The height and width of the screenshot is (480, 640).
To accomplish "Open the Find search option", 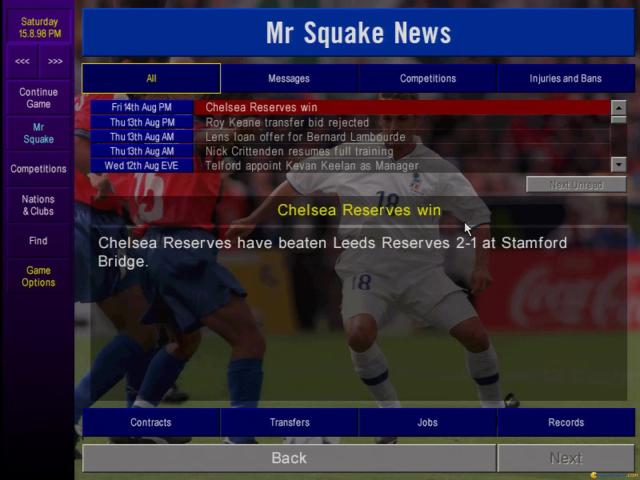I will tap(38, 241).
